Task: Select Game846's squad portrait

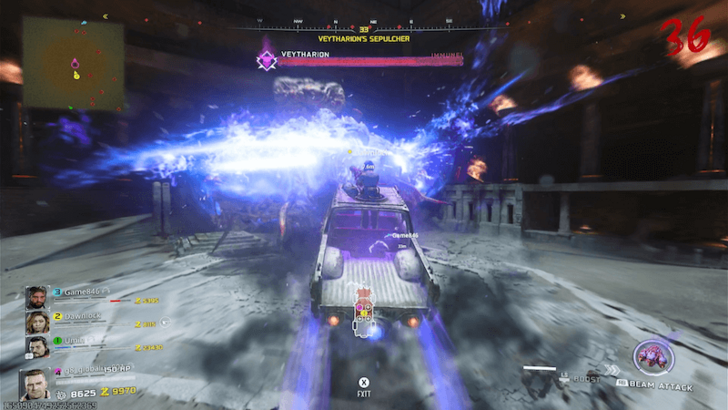Action: point(38,298)
